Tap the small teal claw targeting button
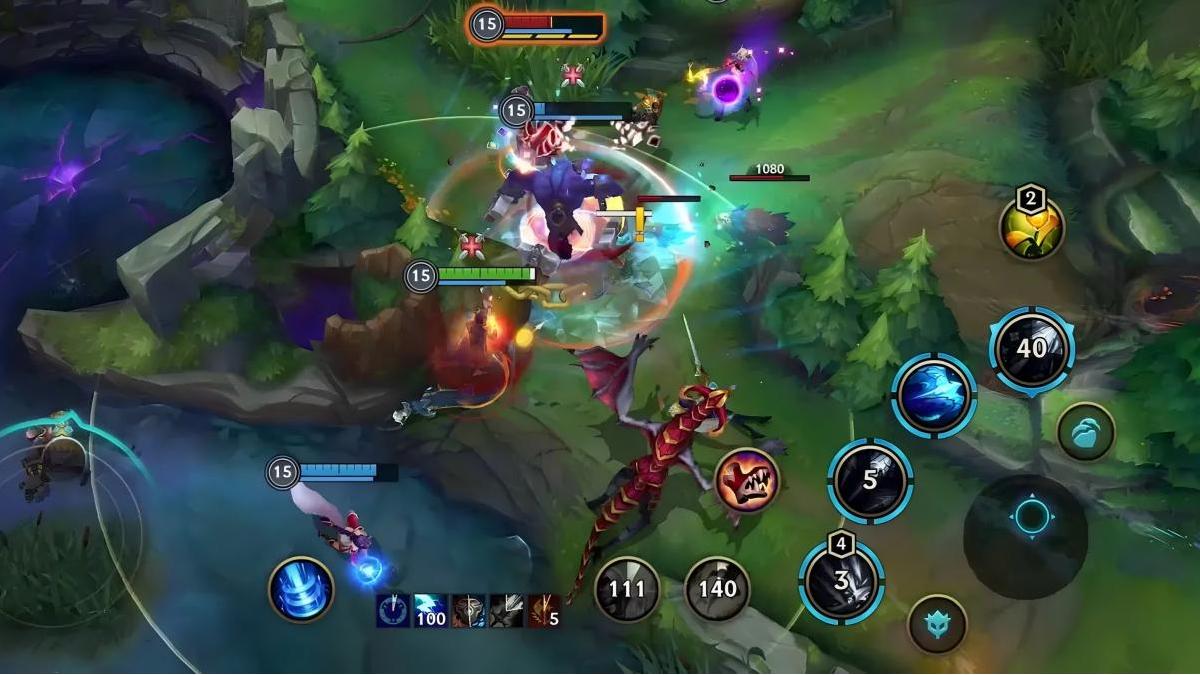1200x675 pixels. 1086,432
